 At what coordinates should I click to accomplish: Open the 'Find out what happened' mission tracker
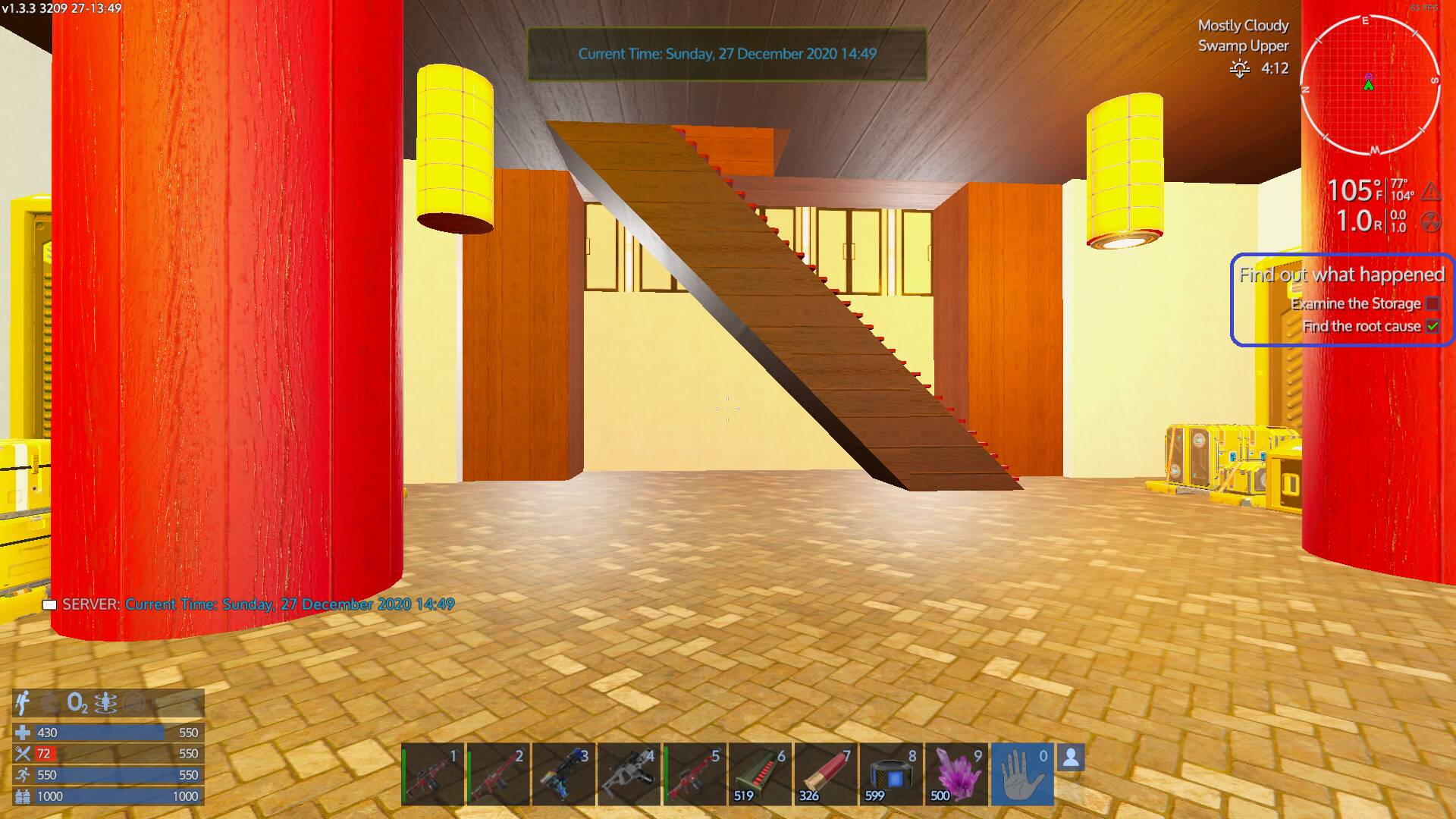(1341, 275)
